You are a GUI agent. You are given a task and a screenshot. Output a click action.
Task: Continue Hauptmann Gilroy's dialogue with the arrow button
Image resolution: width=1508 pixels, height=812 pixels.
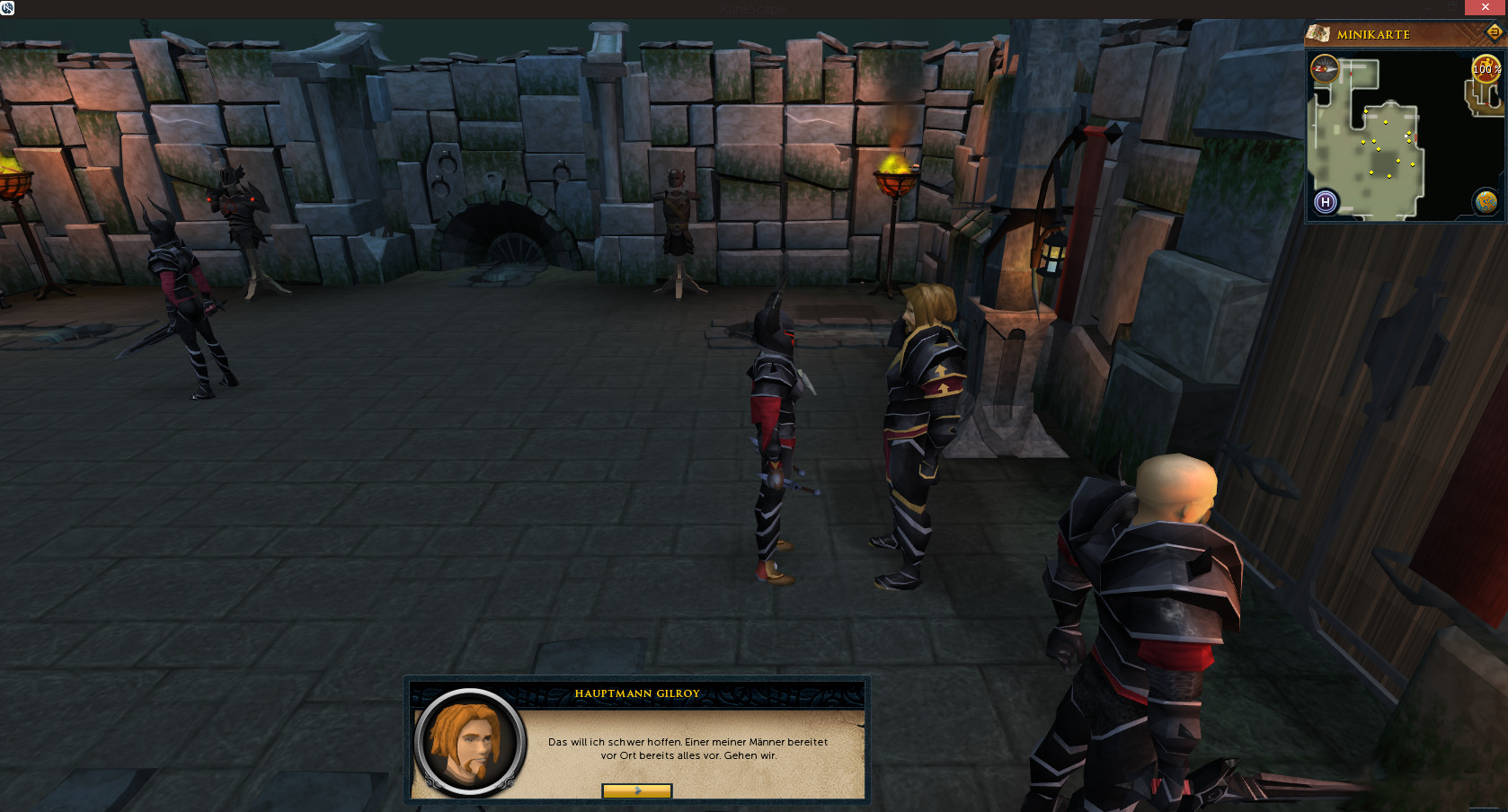[x=636, y=790]
